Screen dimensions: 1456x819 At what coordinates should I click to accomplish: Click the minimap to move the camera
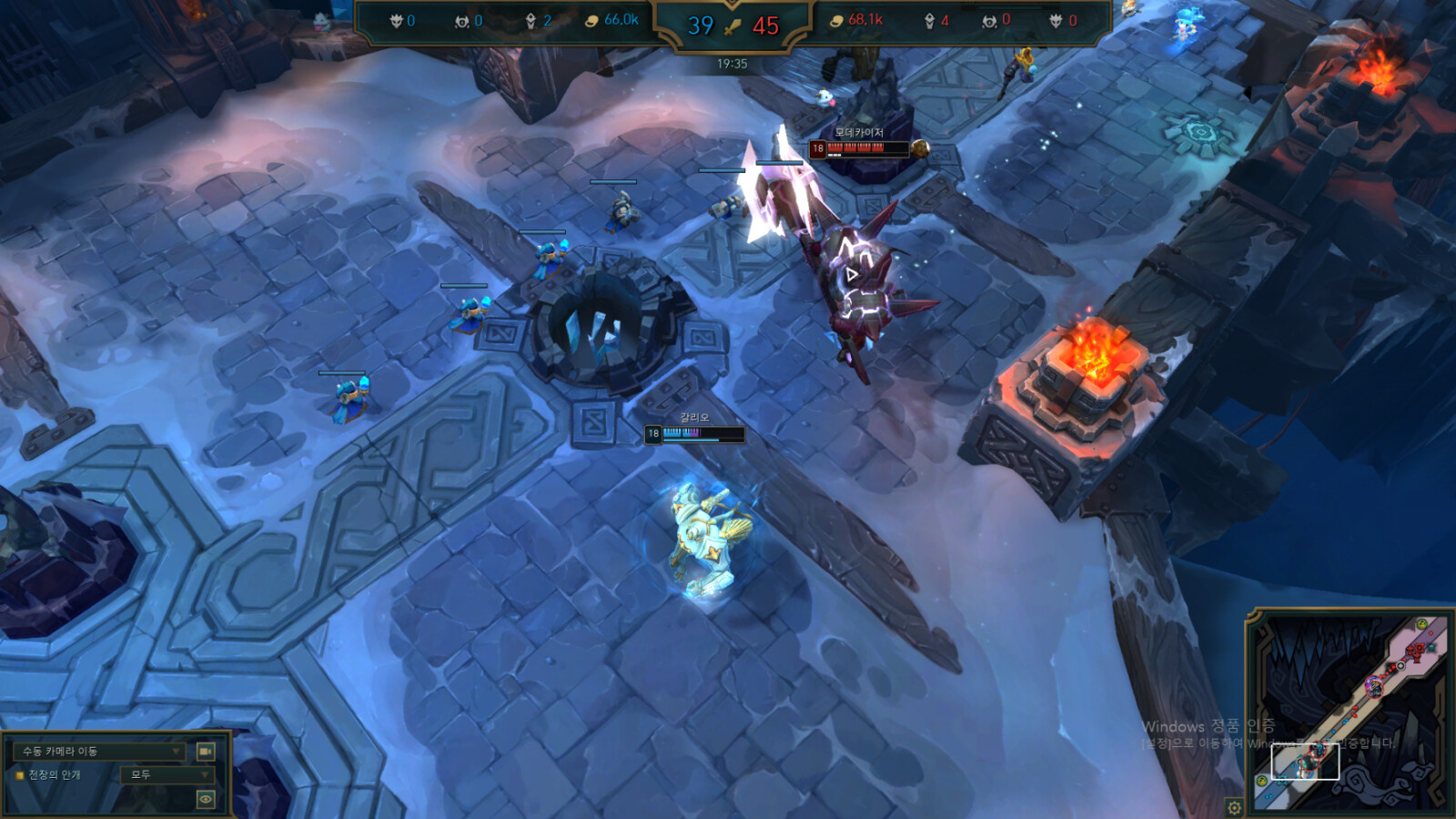pos(1350,712)
